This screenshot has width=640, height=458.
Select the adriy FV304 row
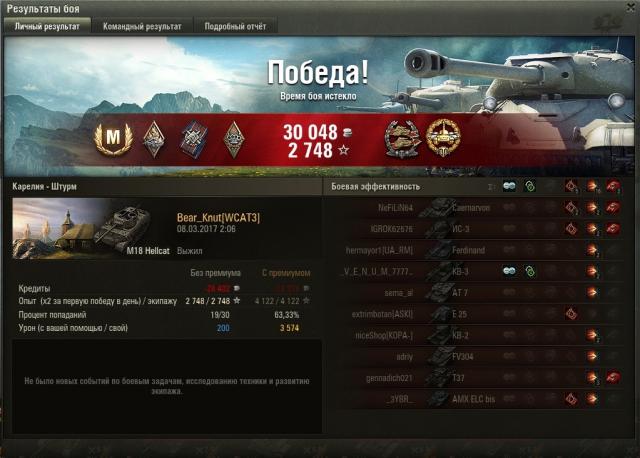point(472,355)
